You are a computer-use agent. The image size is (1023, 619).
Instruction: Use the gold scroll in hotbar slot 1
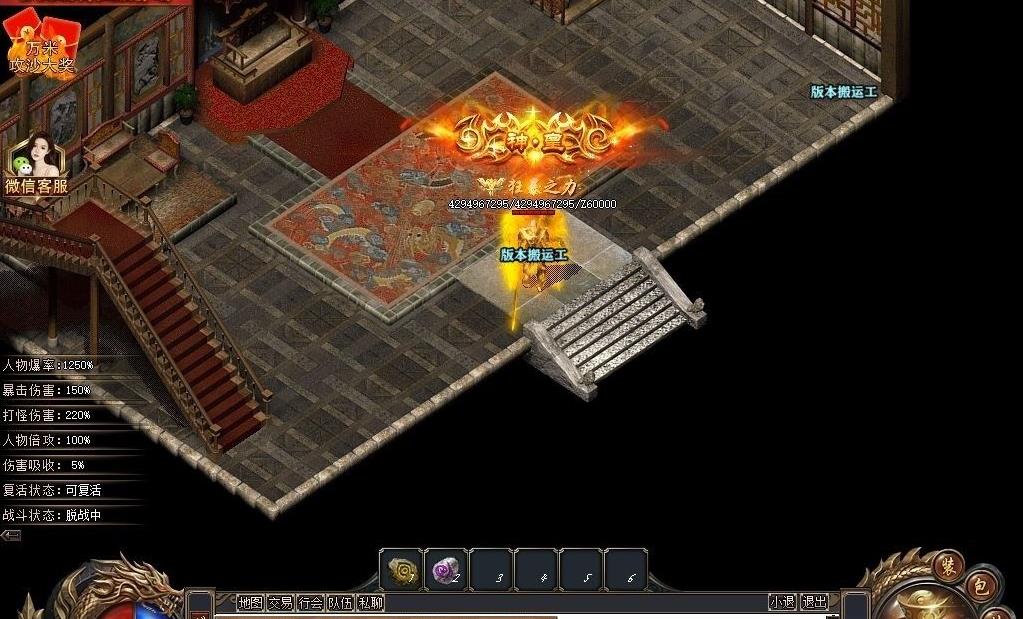click(401, 569)
